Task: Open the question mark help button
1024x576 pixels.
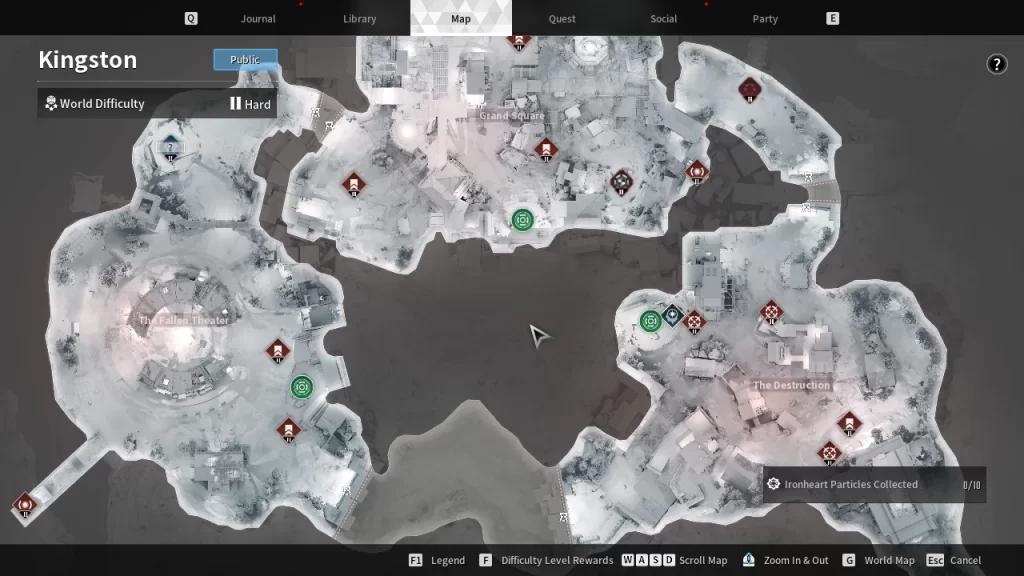Action: click(x=996, y=65)
